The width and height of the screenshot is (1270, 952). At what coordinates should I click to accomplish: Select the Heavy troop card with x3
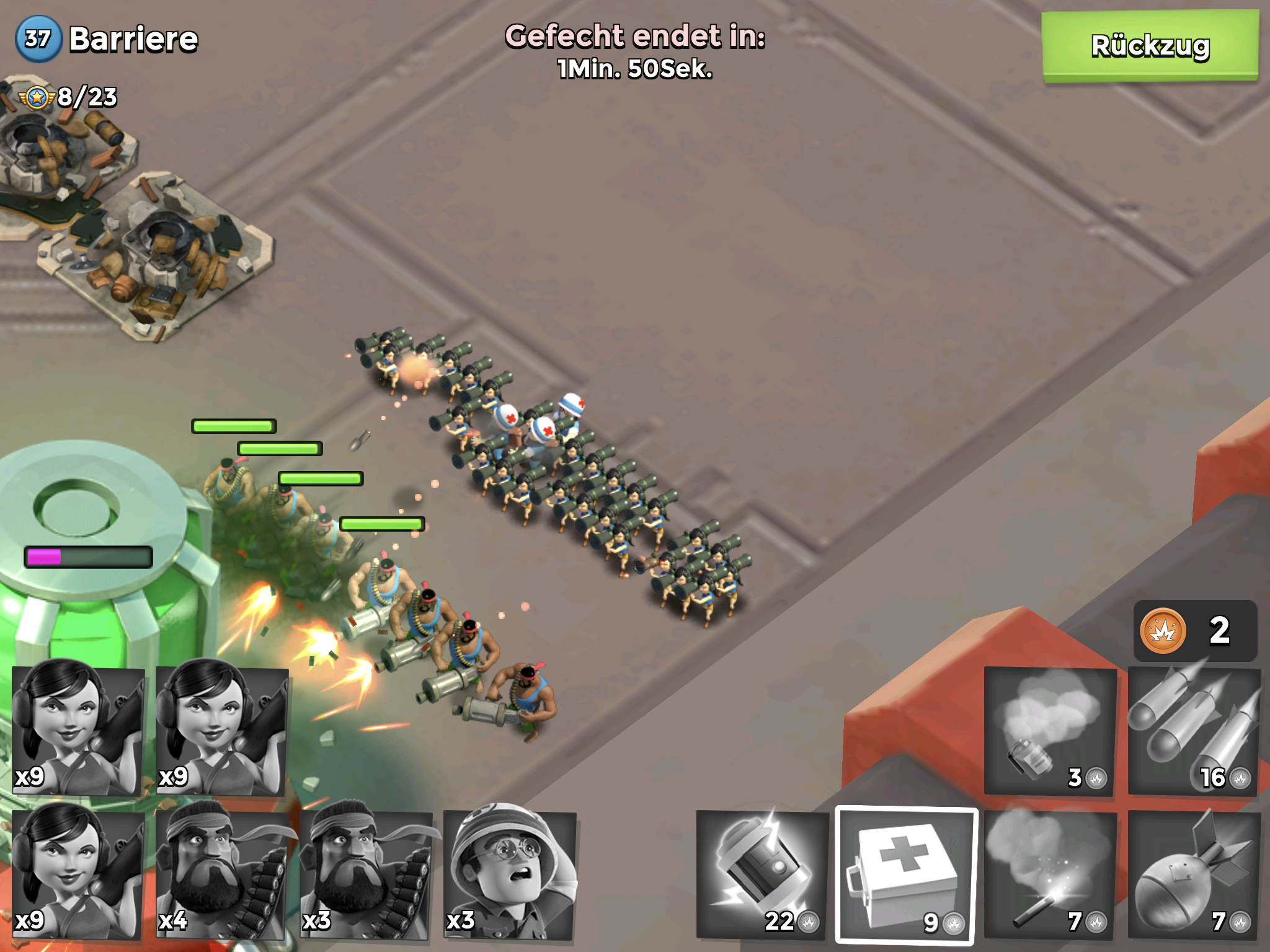366,873
